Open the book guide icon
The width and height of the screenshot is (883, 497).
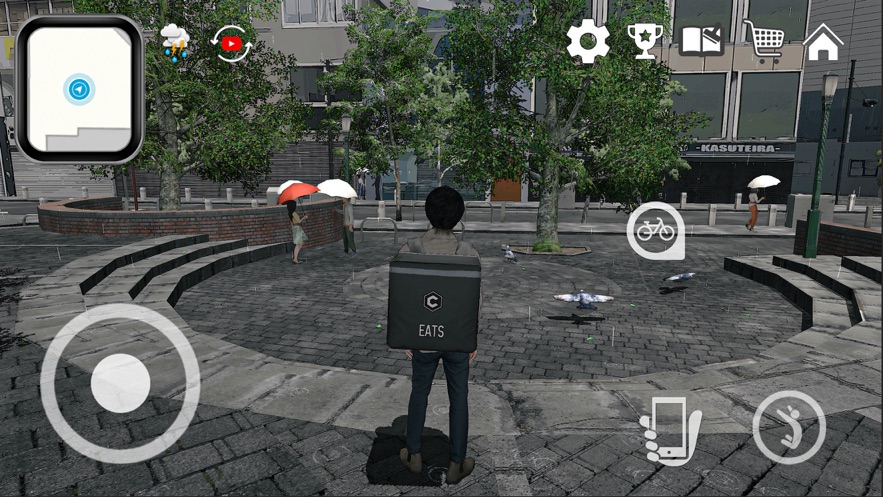[702, 41]
